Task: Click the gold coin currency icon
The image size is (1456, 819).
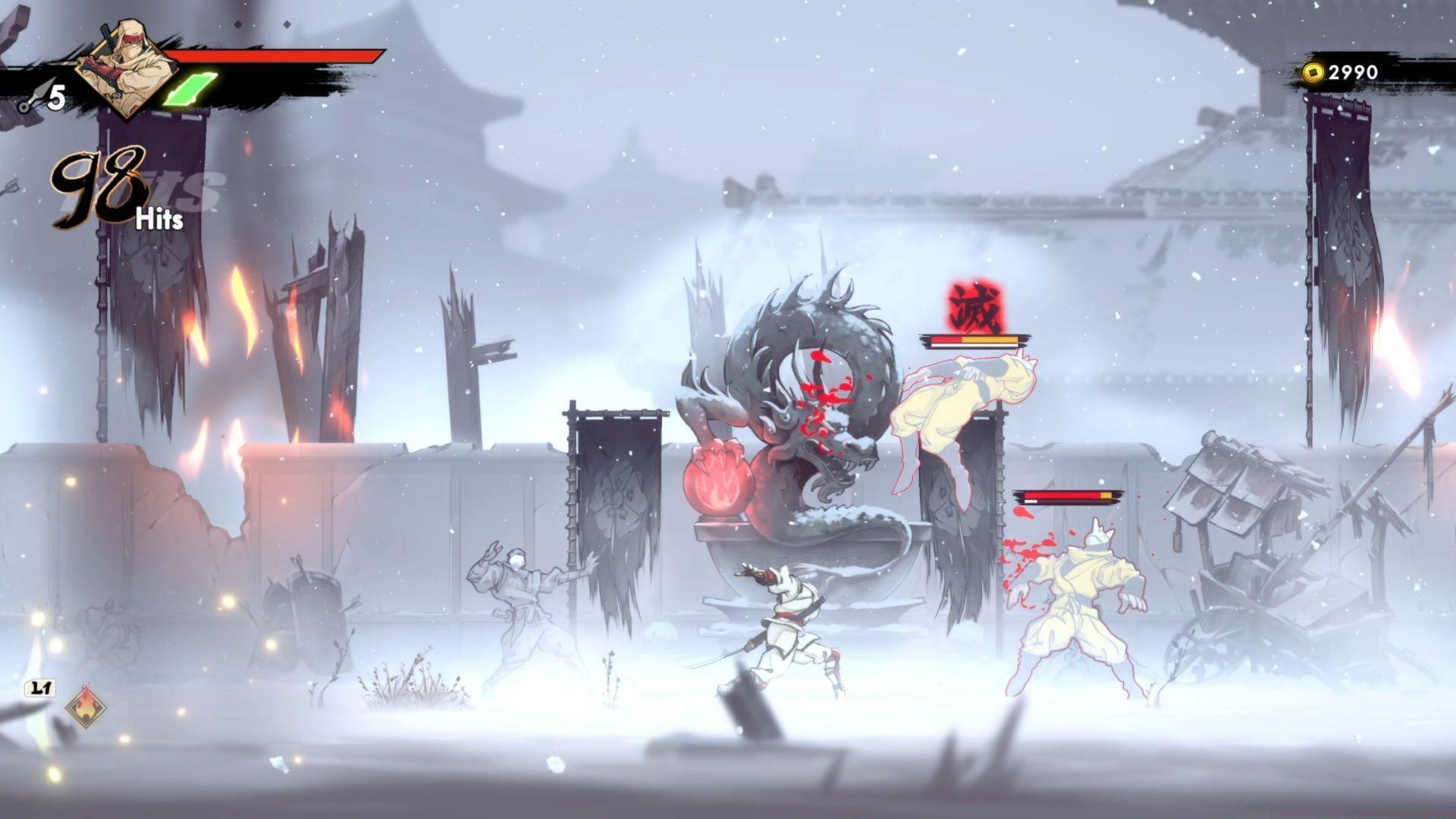Action: point(1313,73)
